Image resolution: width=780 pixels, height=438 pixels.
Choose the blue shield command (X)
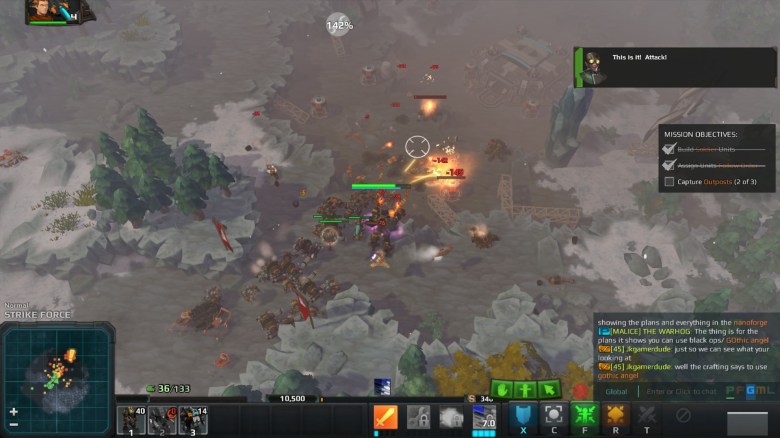click(x=522, y=415)
